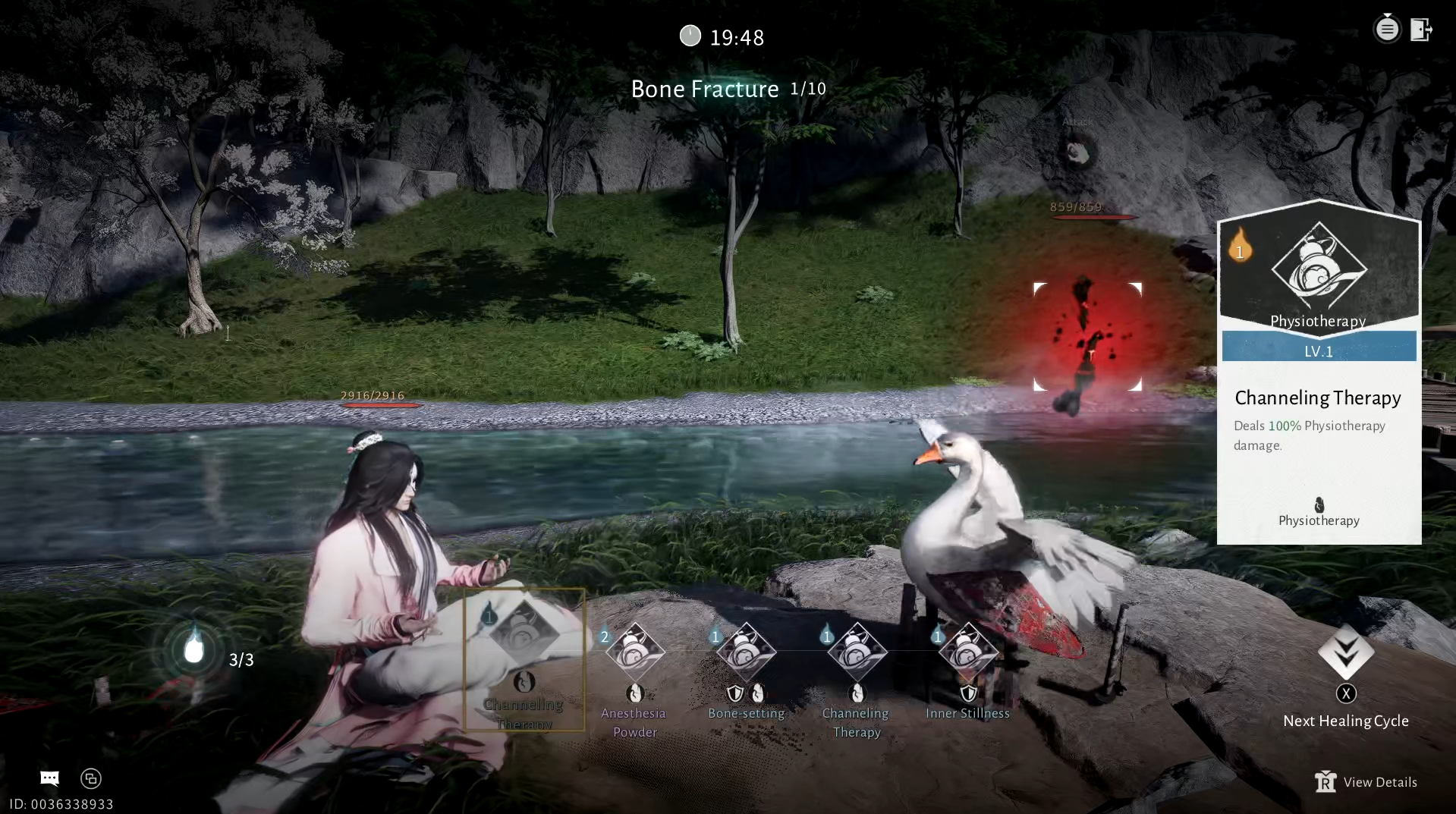The height and width of the screenshot is (814, 1456).
Task: Click the screenshot capture icon bottom-left
Action: (90, 778)
